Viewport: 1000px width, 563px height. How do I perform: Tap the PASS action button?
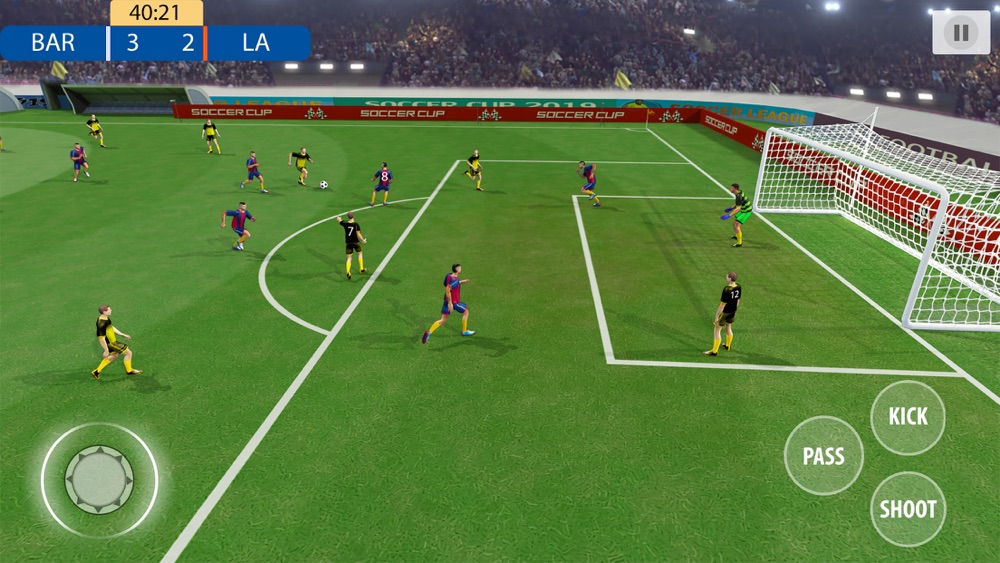(x=823, y=456)
